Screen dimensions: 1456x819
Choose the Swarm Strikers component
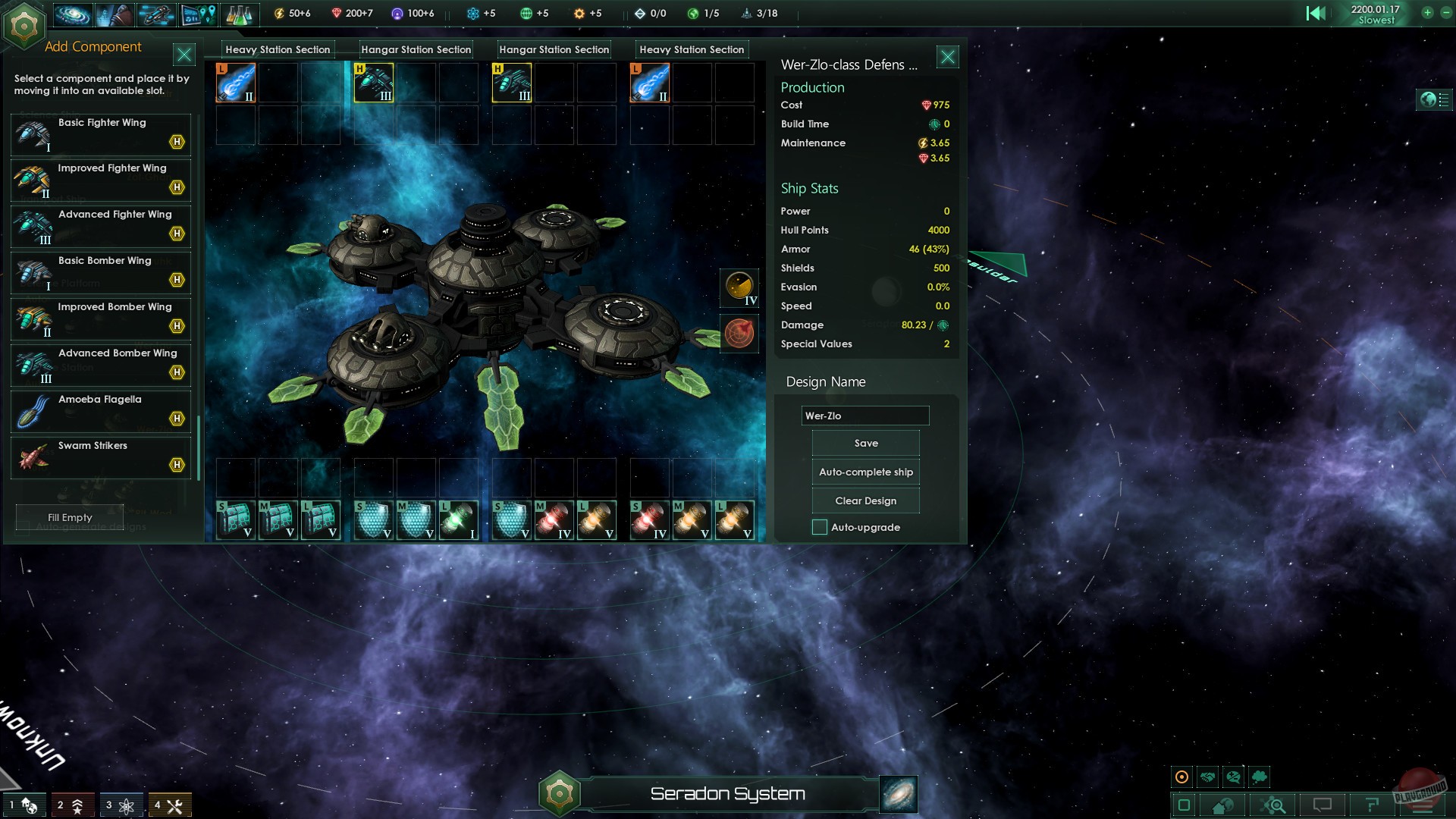pos(101,458)
